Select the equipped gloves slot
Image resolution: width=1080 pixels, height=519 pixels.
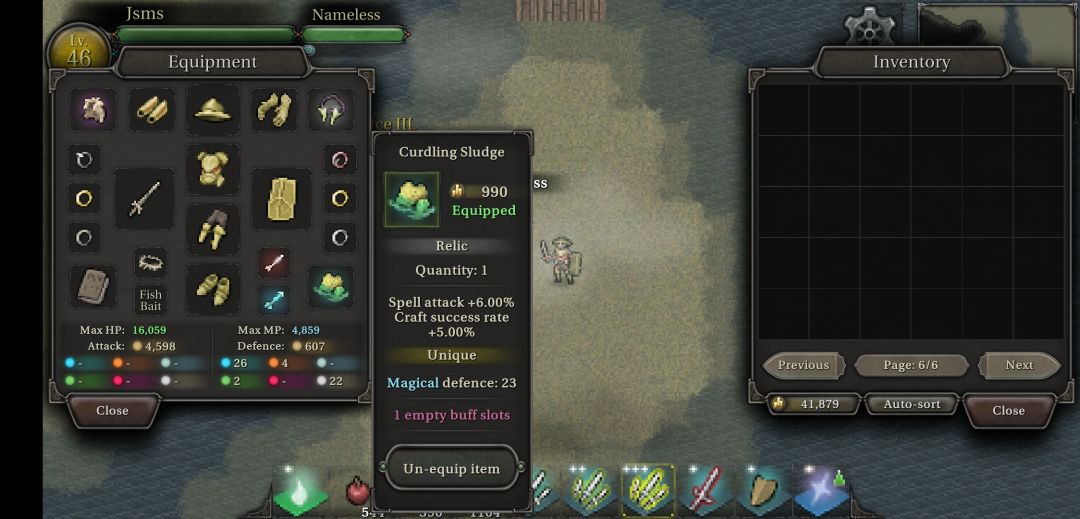pos(273,110)
